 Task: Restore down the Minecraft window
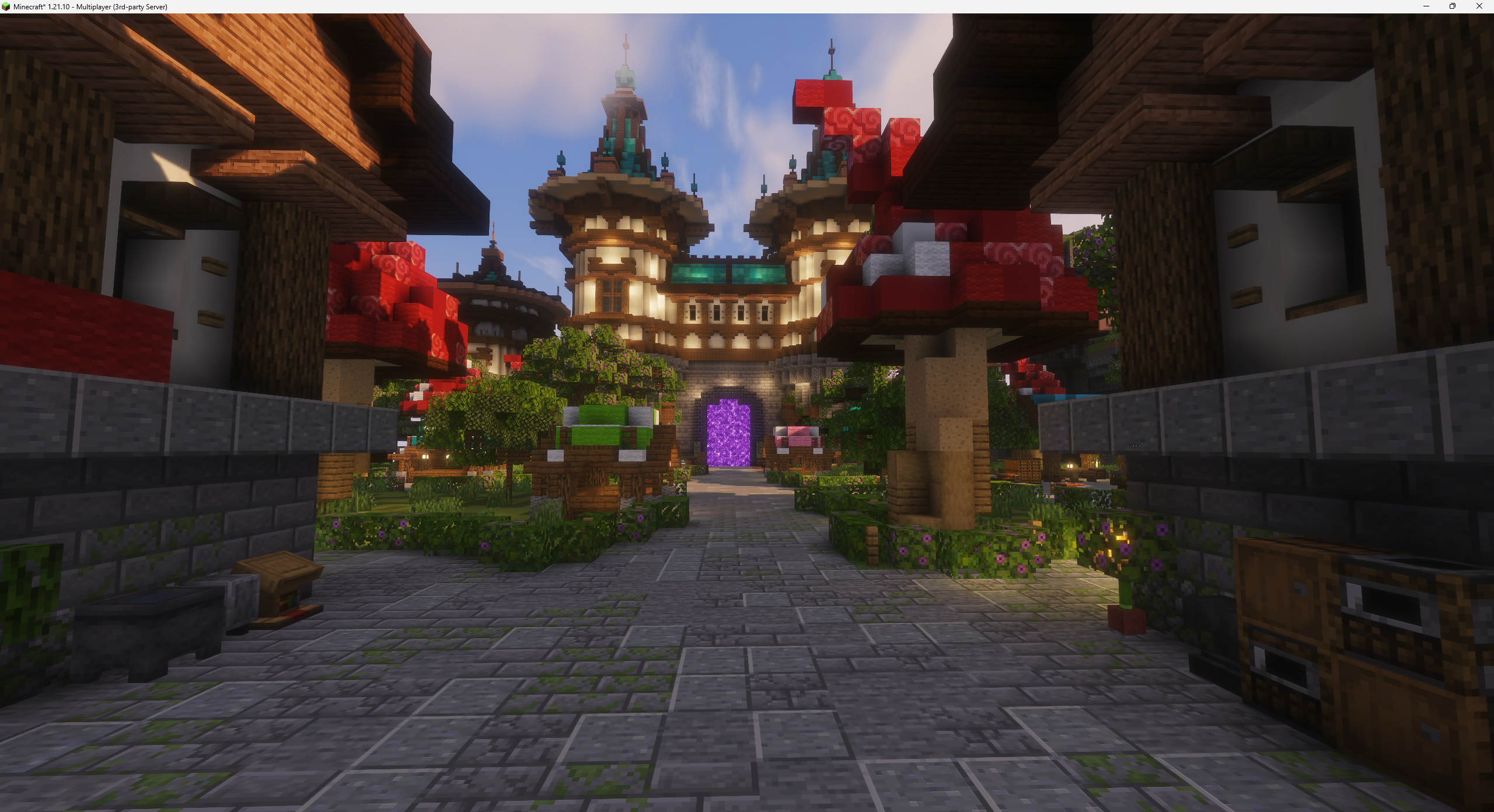pos(1451,6)
